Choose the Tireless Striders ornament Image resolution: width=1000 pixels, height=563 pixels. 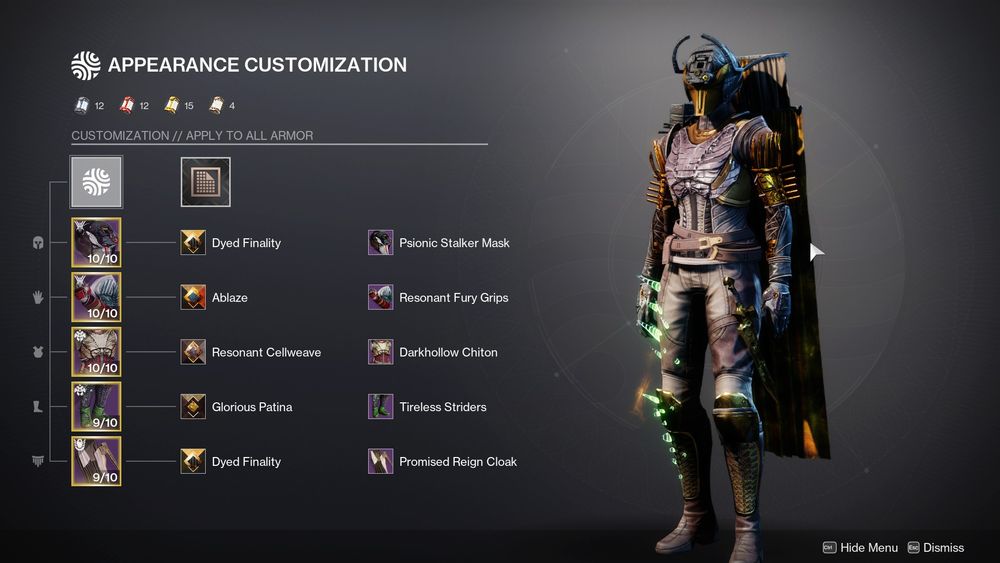380,407
